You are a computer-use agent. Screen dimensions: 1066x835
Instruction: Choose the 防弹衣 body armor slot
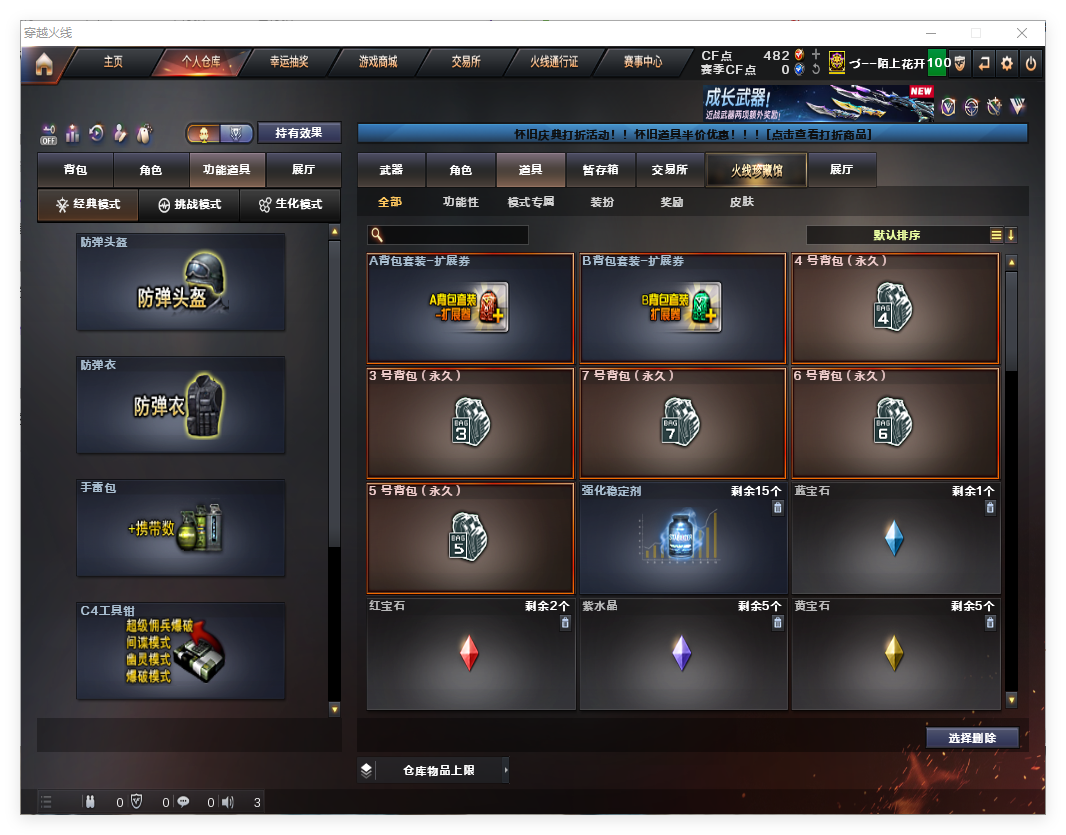click(181, 405)
